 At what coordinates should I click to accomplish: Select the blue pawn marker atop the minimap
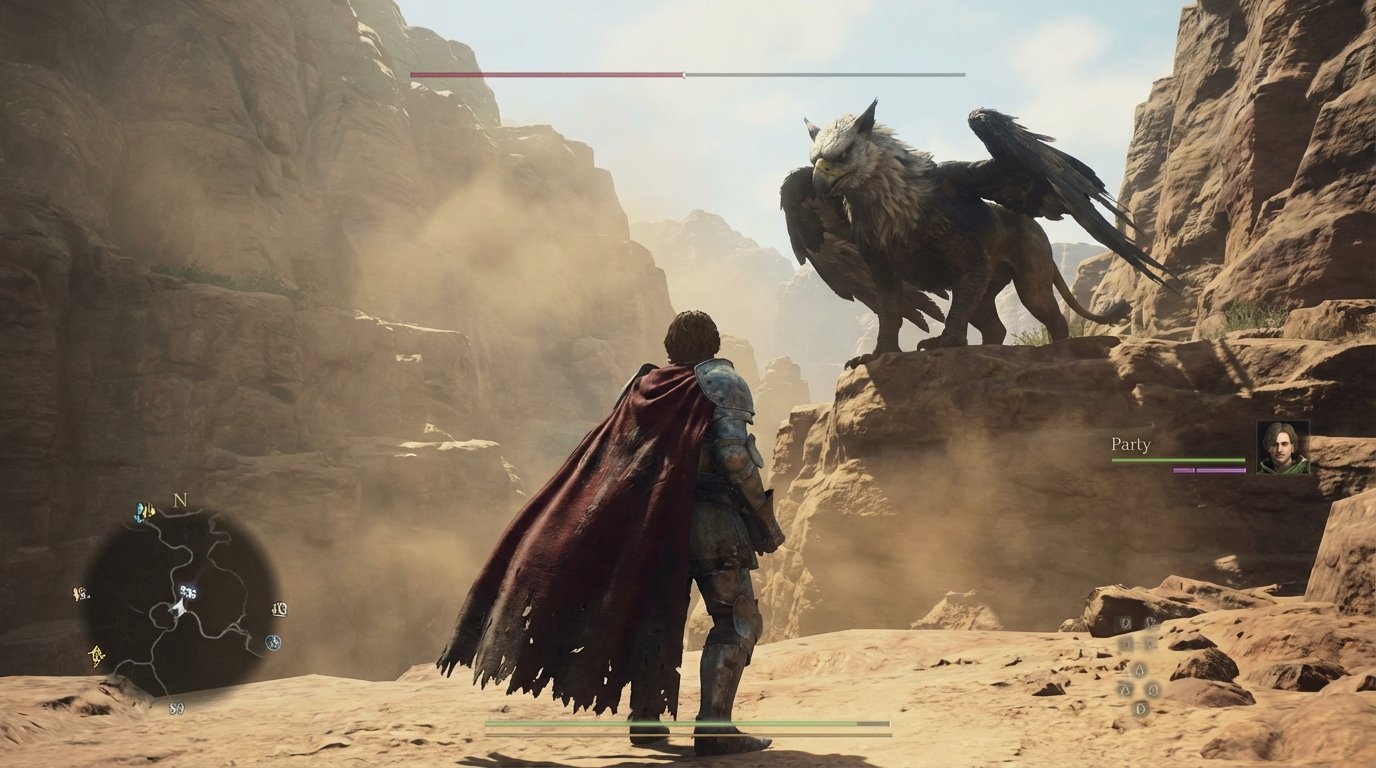pos(139,510)
